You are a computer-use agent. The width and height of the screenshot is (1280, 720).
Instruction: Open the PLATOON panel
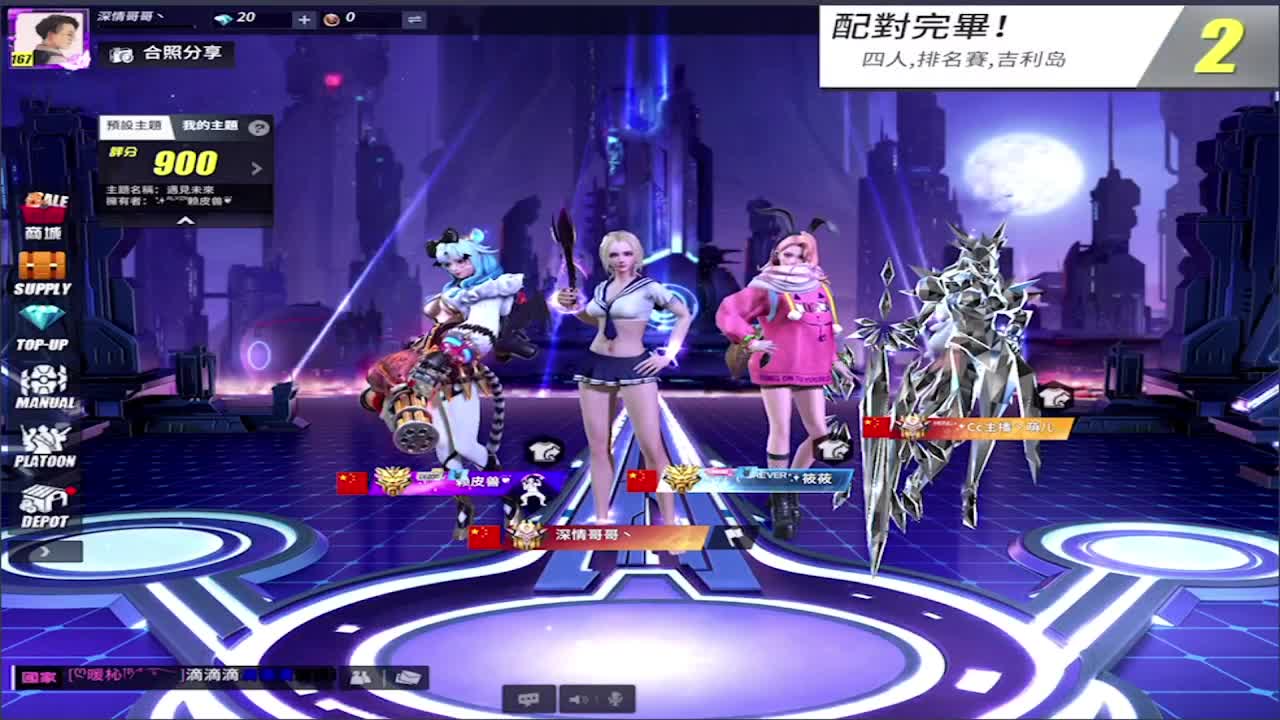pyautogui.click(x=45, y=440)
